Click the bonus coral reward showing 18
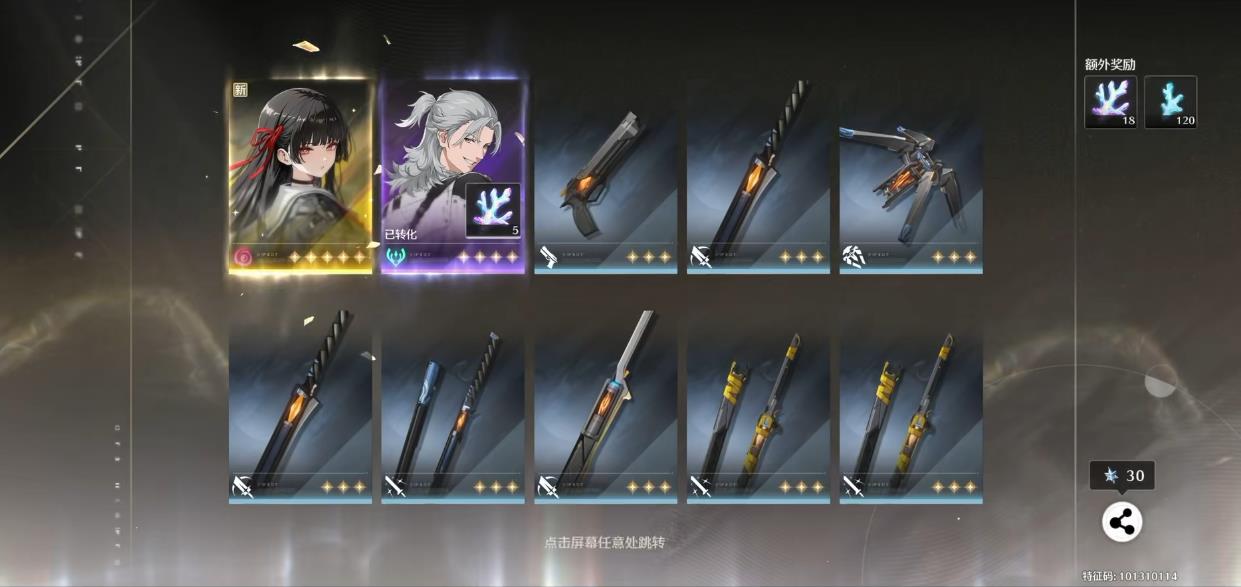 click(x=1110, y=102)
